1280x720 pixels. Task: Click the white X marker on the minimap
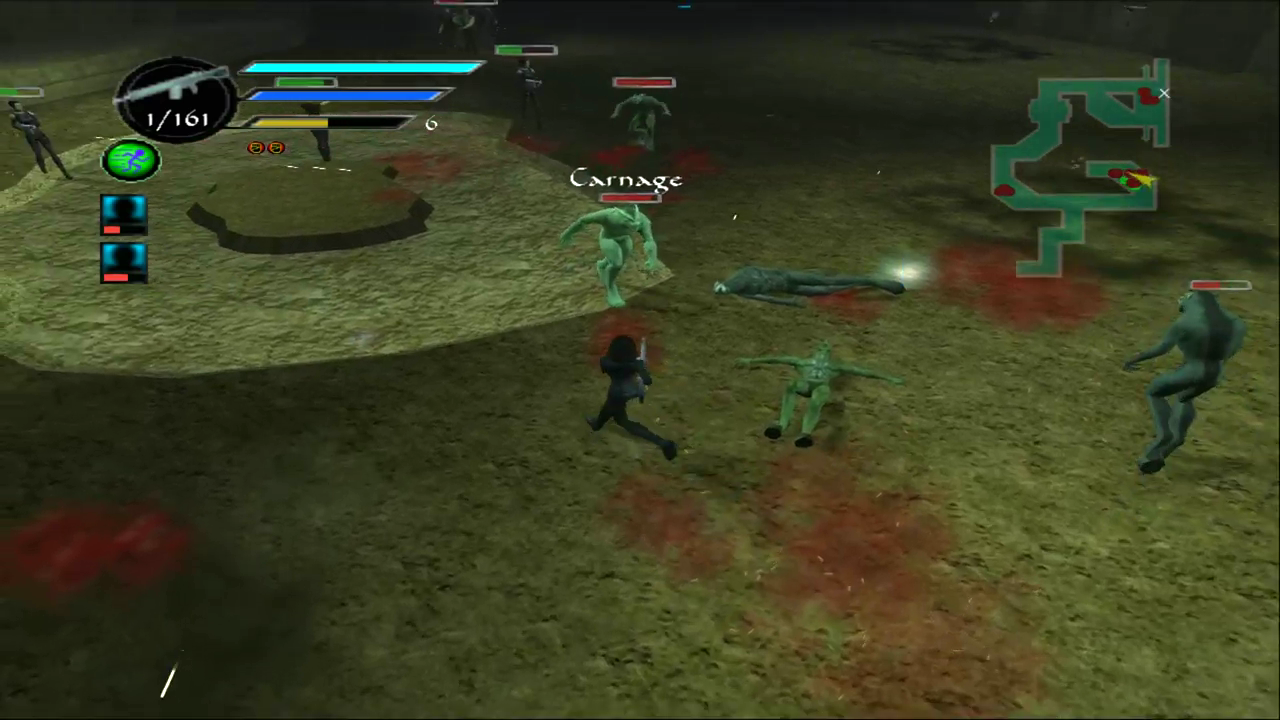coord(1163,93)
